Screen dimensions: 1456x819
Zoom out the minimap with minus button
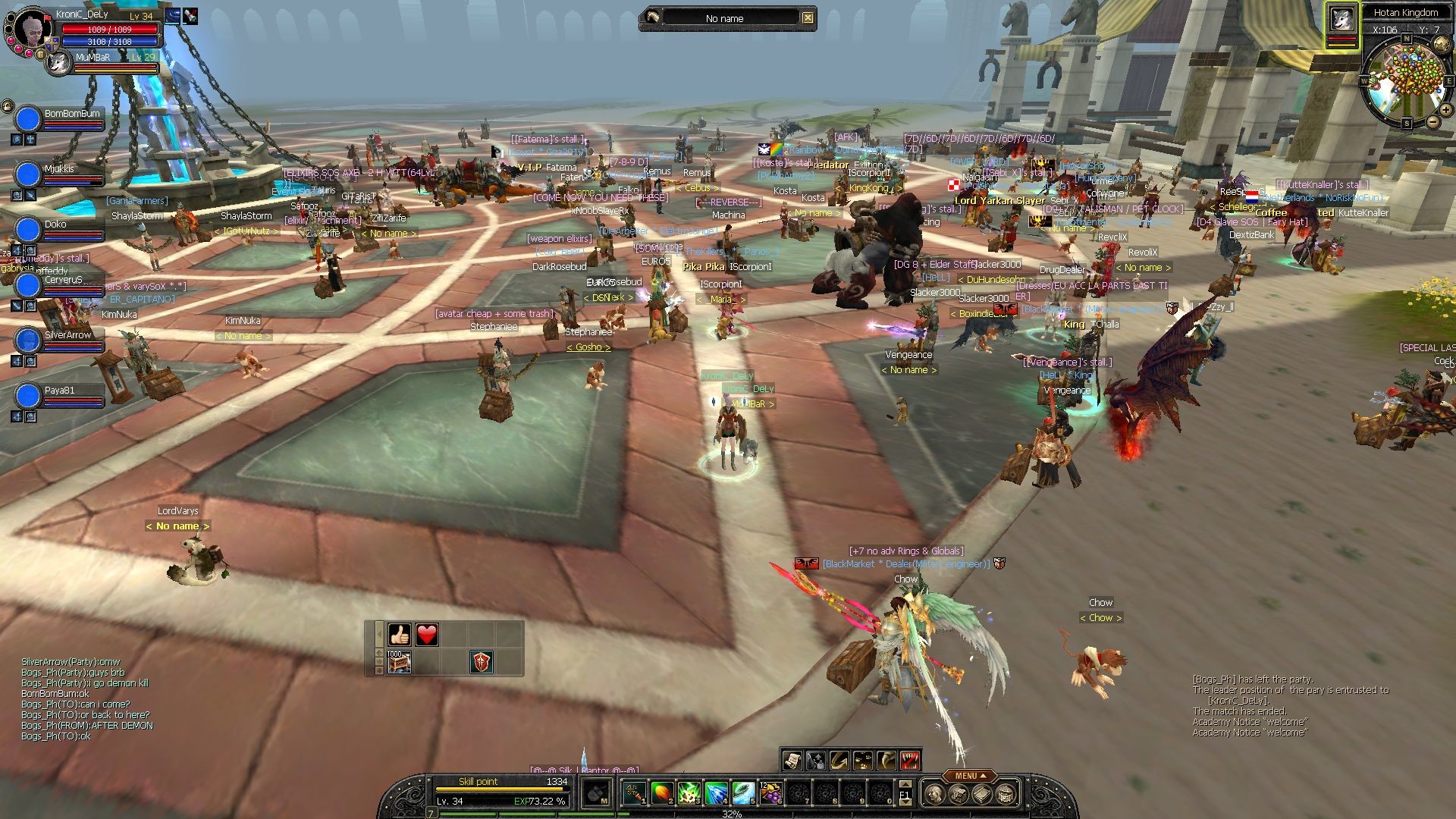pos(1432,122)
